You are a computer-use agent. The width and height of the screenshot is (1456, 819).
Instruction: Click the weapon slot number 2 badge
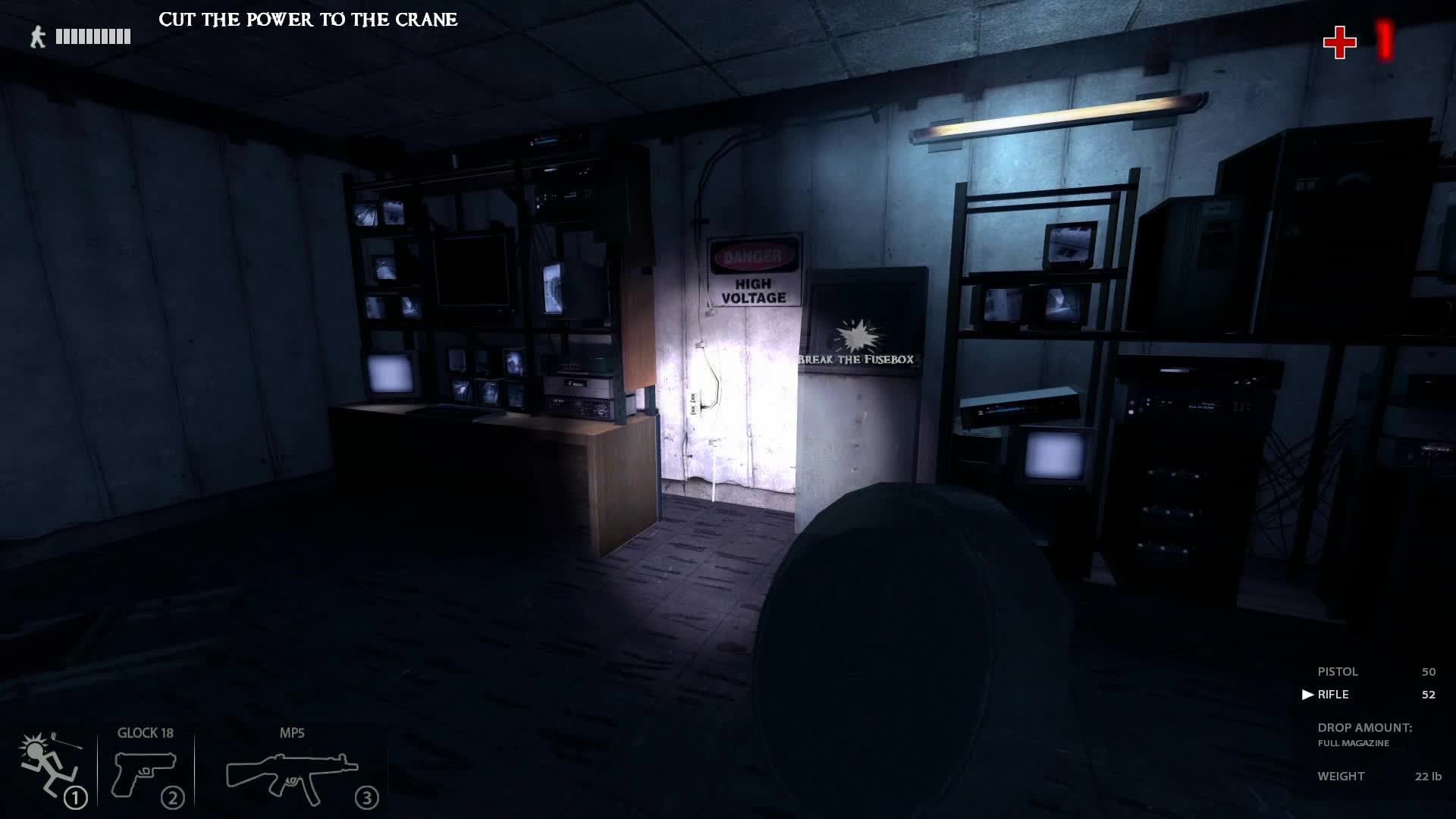click(174, 797)
